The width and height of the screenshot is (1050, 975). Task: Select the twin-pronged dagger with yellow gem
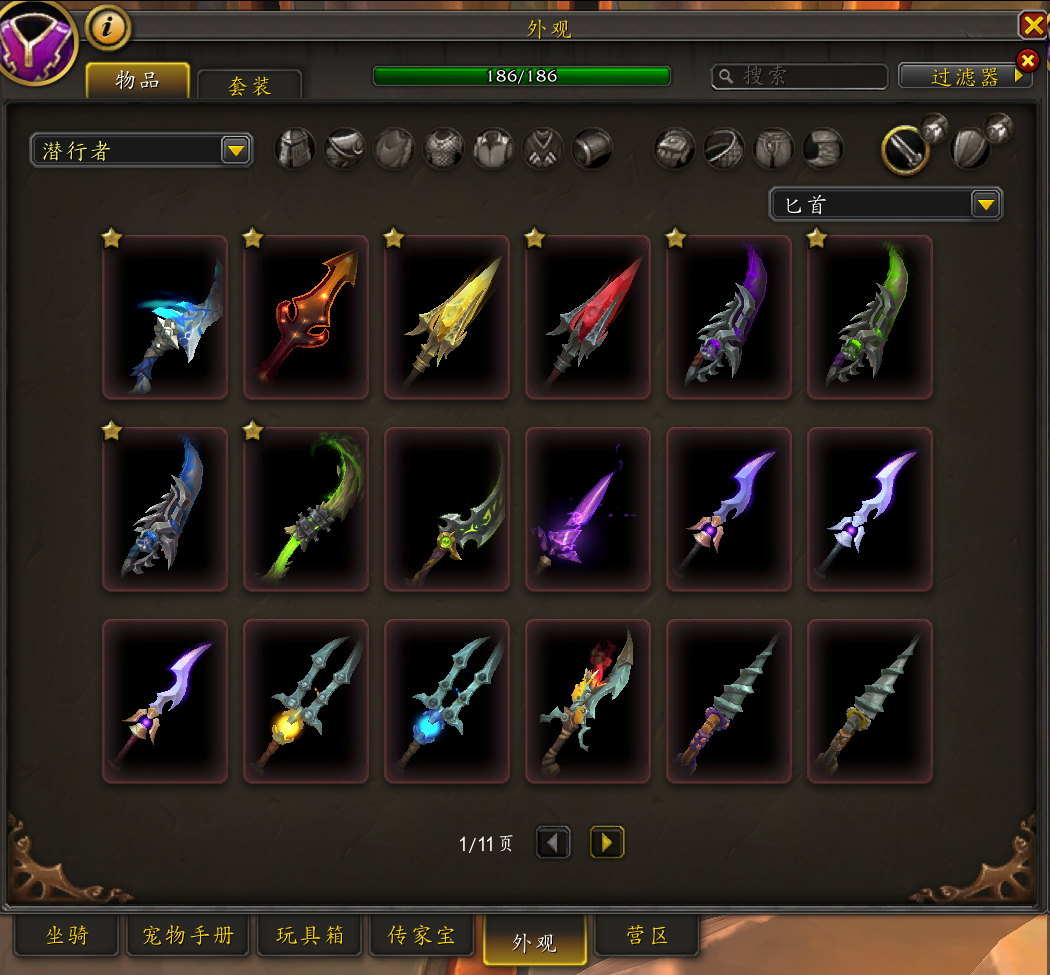pos(306,701)
